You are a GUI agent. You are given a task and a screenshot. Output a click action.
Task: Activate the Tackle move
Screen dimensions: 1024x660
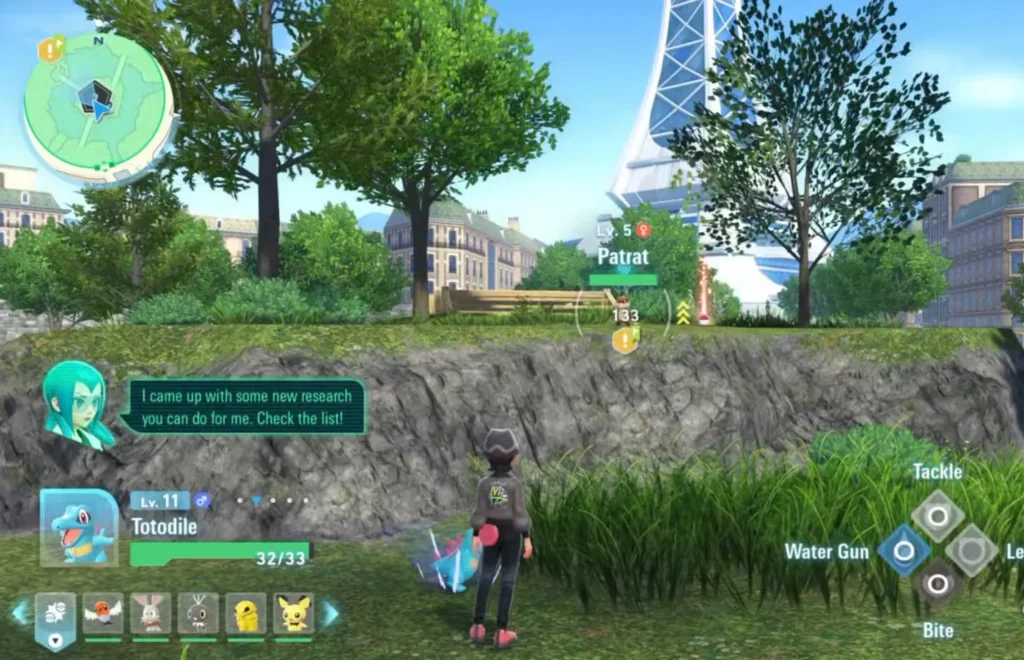pos(937,516)
